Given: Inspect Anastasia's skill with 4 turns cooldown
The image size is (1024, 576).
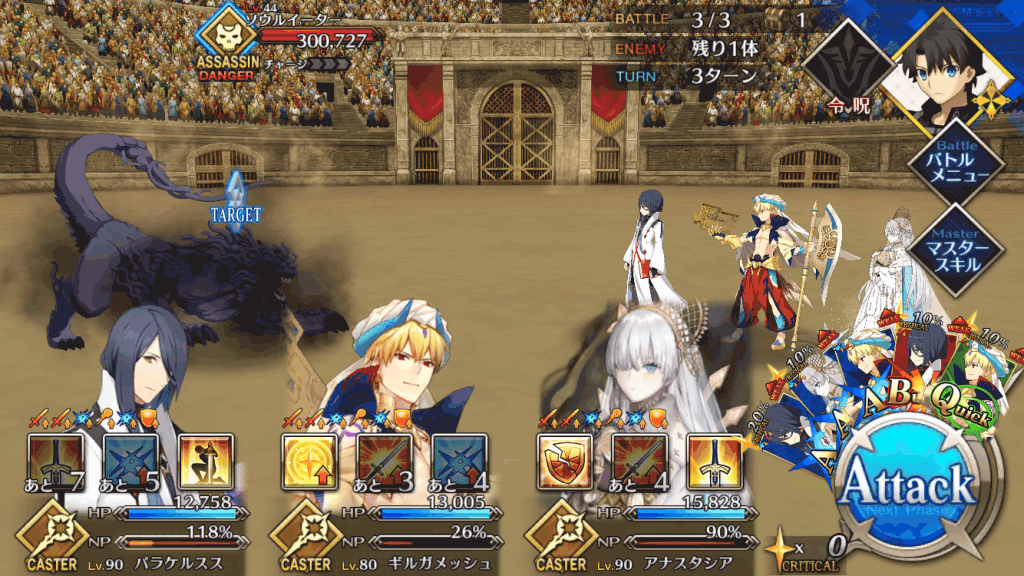Looking at the screenshot, I should [x=639, y=460].
